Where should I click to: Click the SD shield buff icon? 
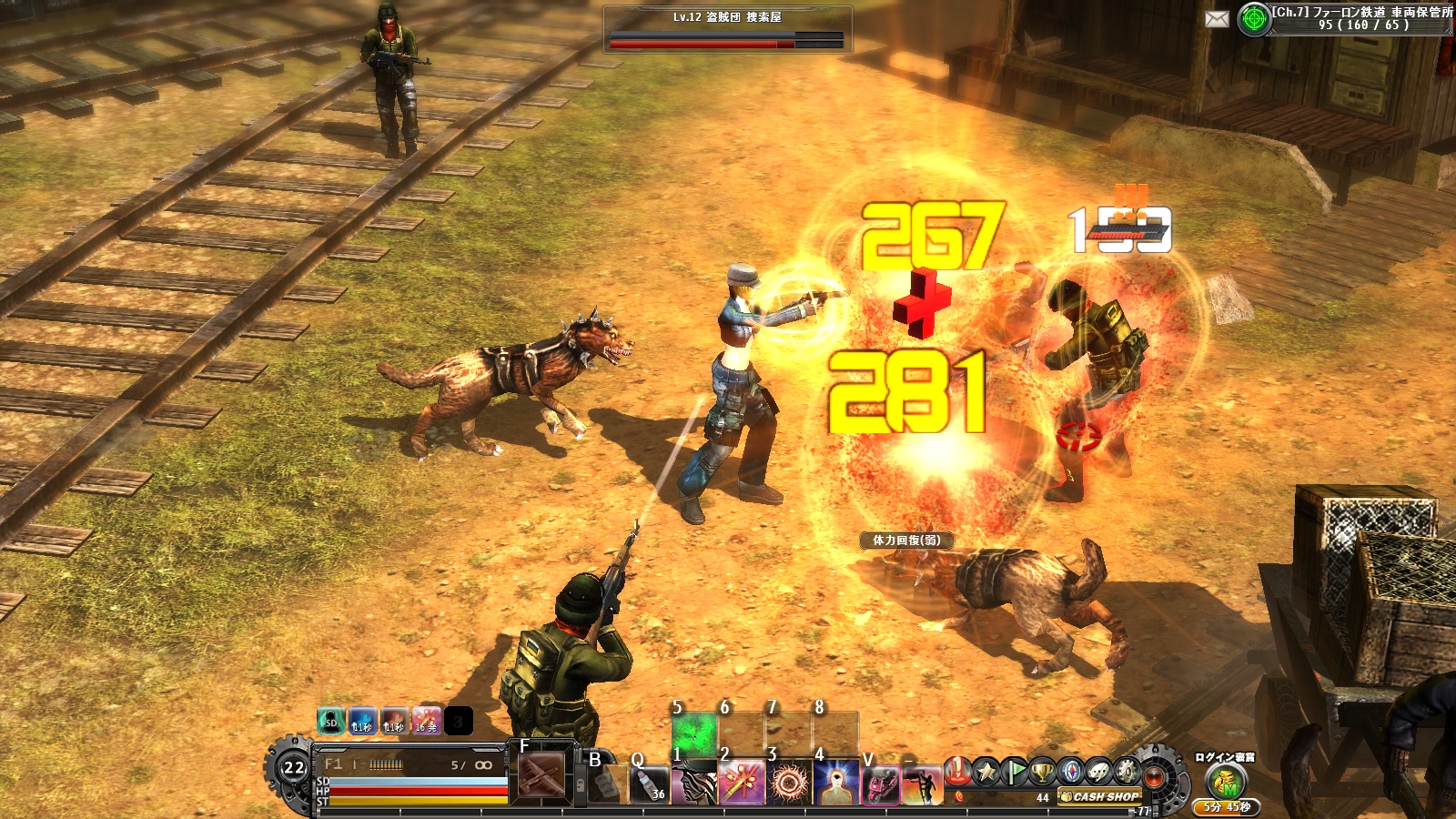[330, 723]
